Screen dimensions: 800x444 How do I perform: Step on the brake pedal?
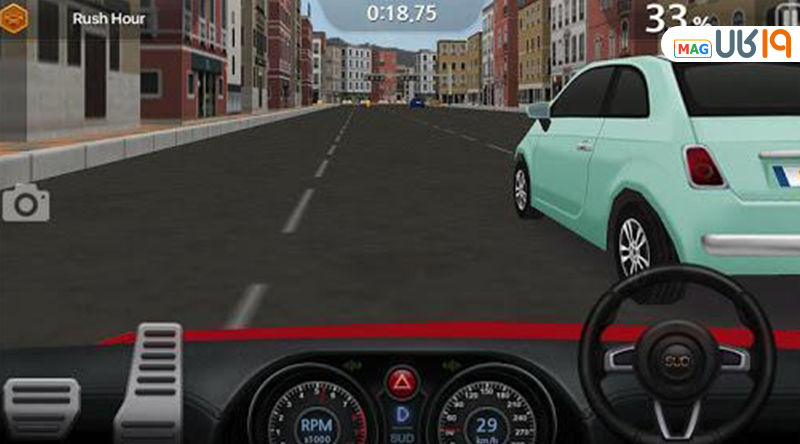click(42, 407)
